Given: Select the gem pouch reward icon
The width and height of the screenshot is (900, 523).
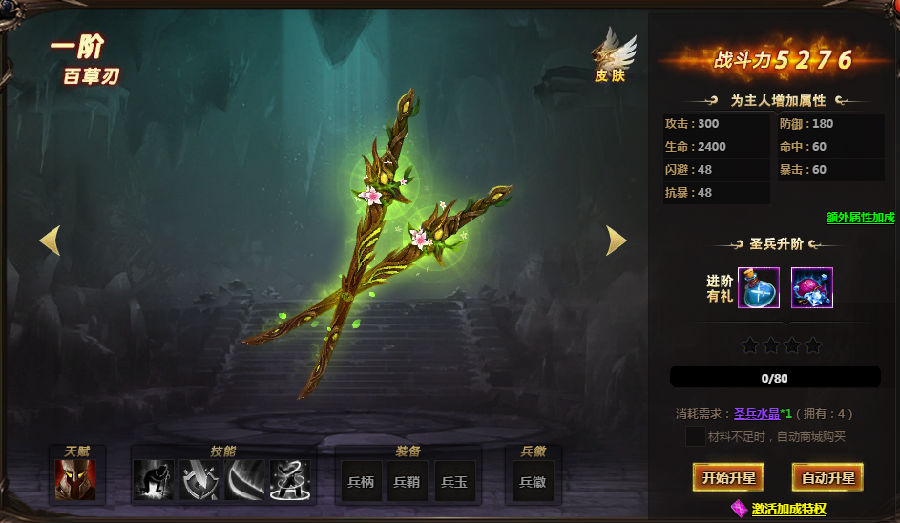Looking at the screenshot, I should pos(811,288).
